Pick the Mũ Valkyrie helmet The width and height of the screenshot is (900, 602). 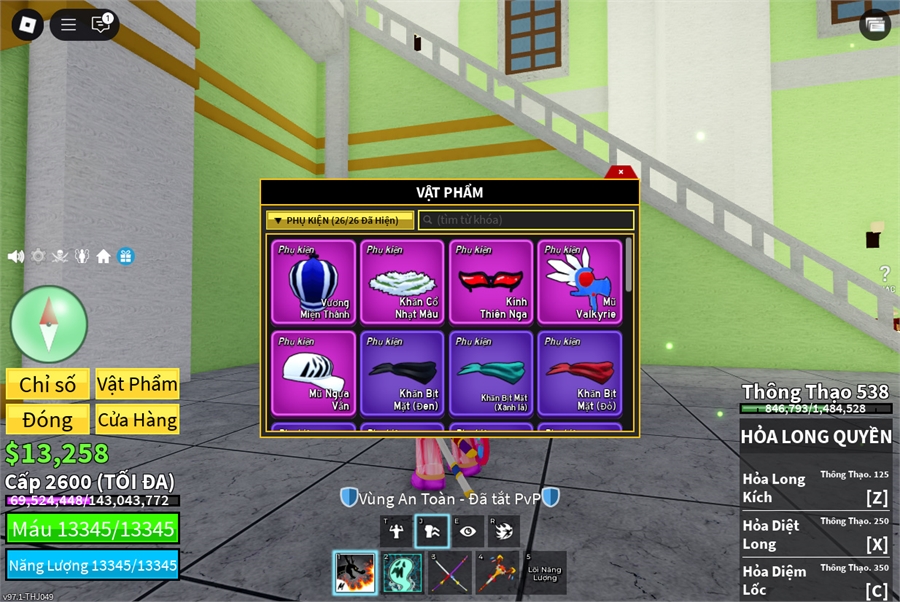pyautogui.click(x=580, y=281)
